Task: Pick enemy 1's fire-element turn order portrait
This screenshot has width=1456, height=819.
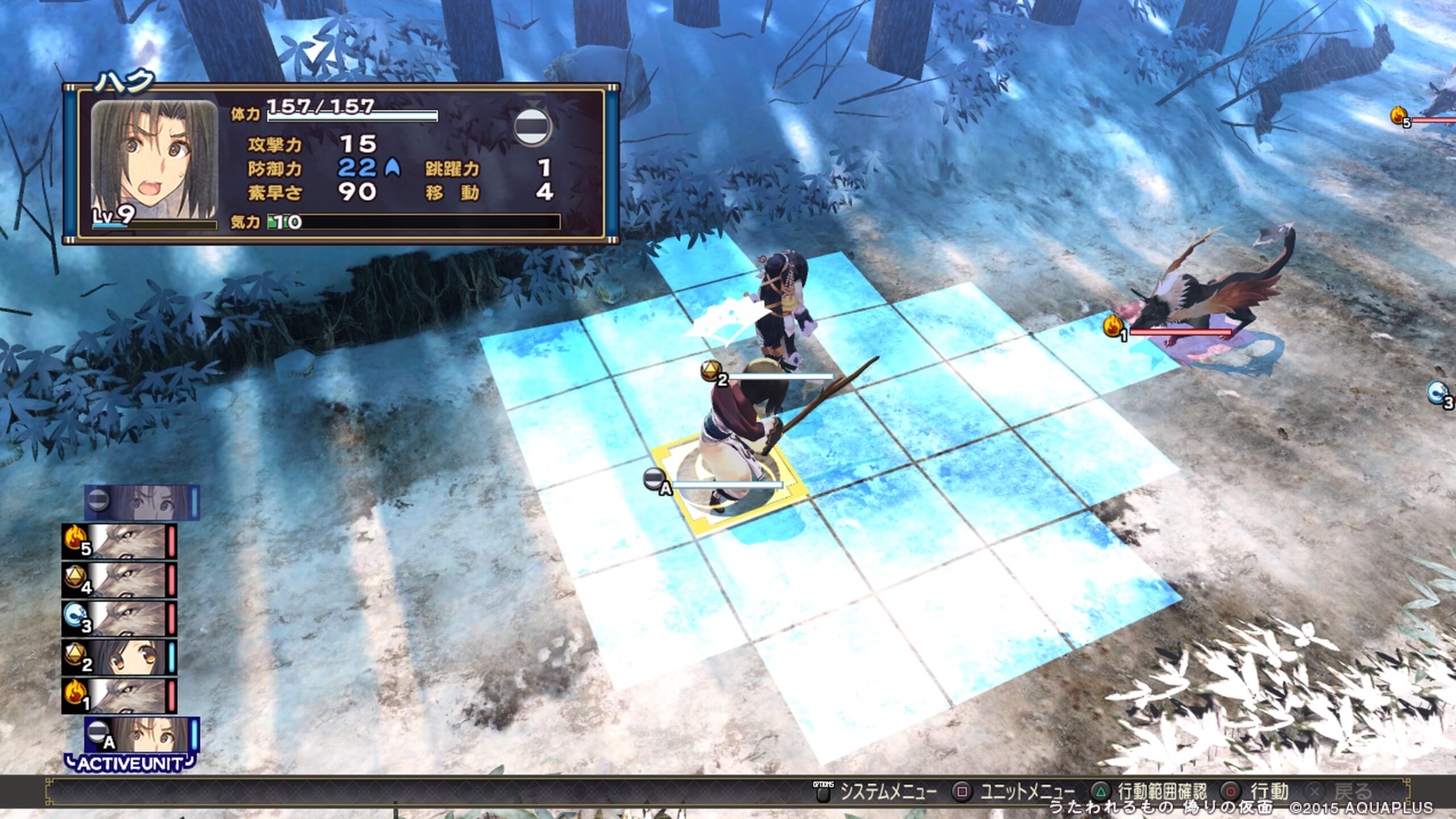Action: point(119,696)
